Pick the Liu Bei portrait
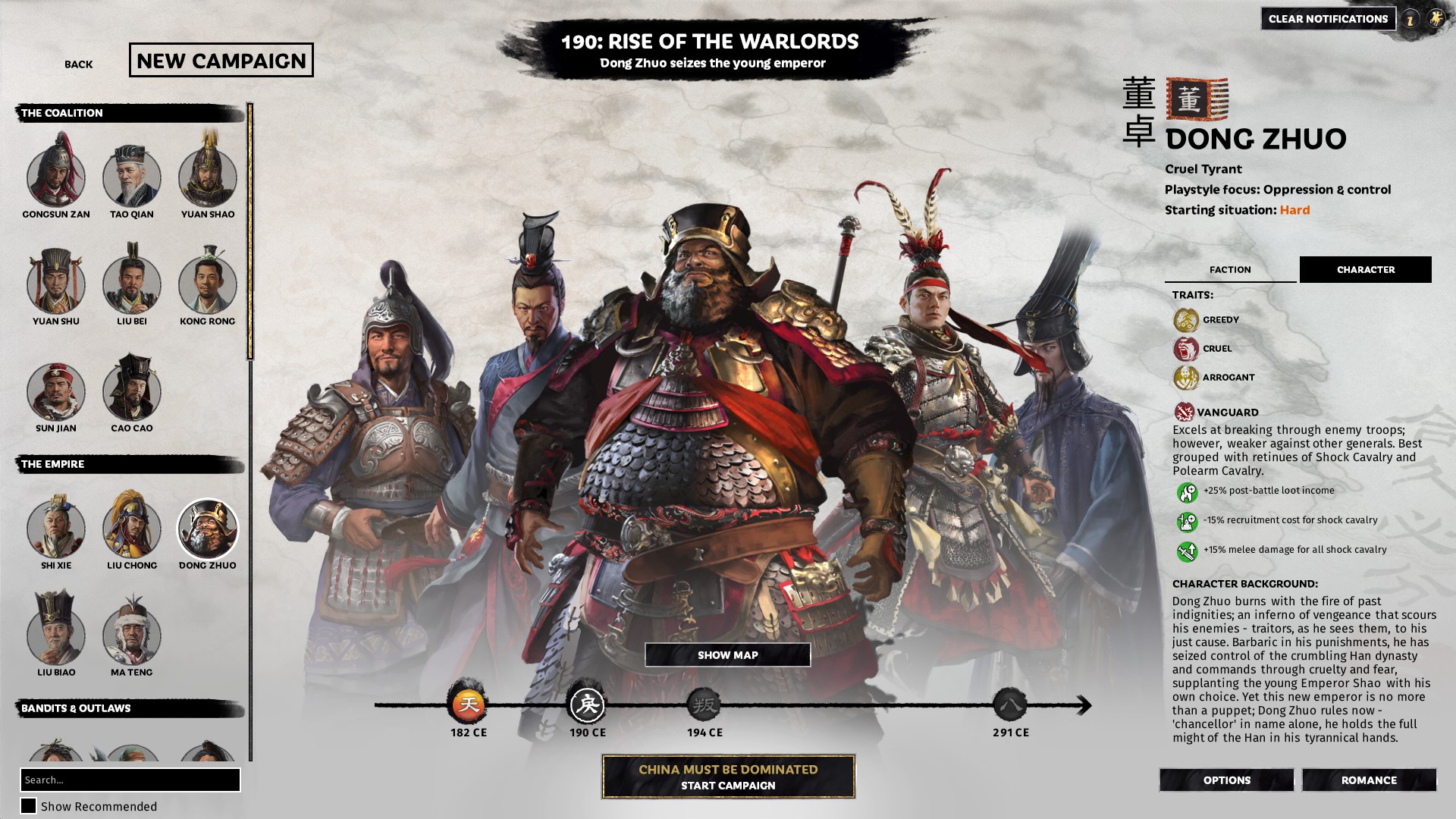Screen dimensions: 1456x819 pyautogui.click(x=132, y=285)
